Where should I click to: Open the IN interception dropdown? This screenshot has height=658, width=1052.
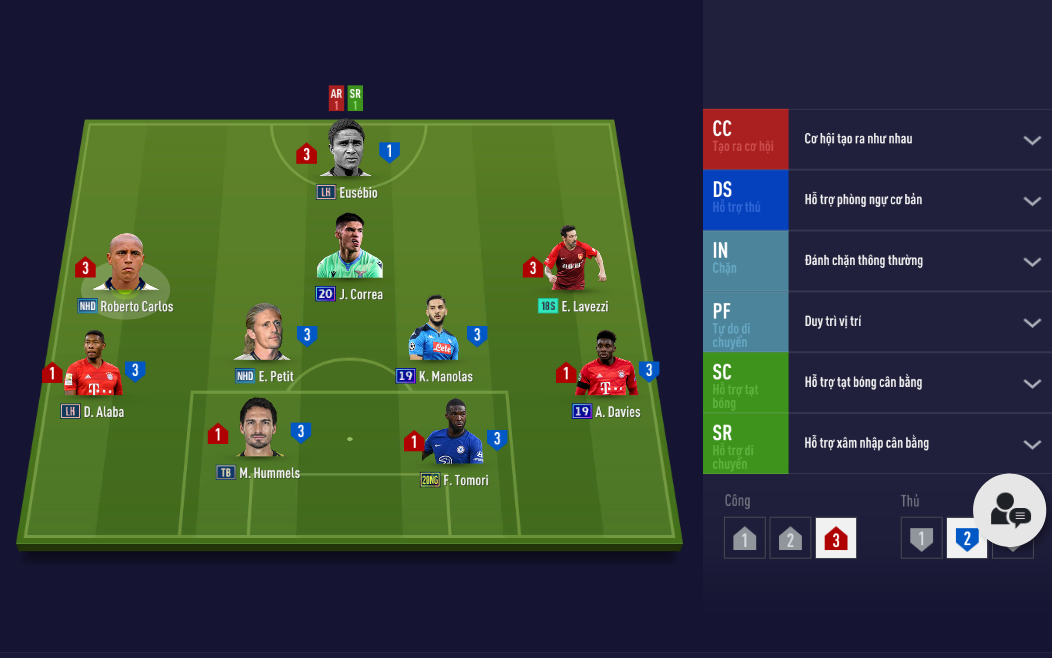point(1032,262)
